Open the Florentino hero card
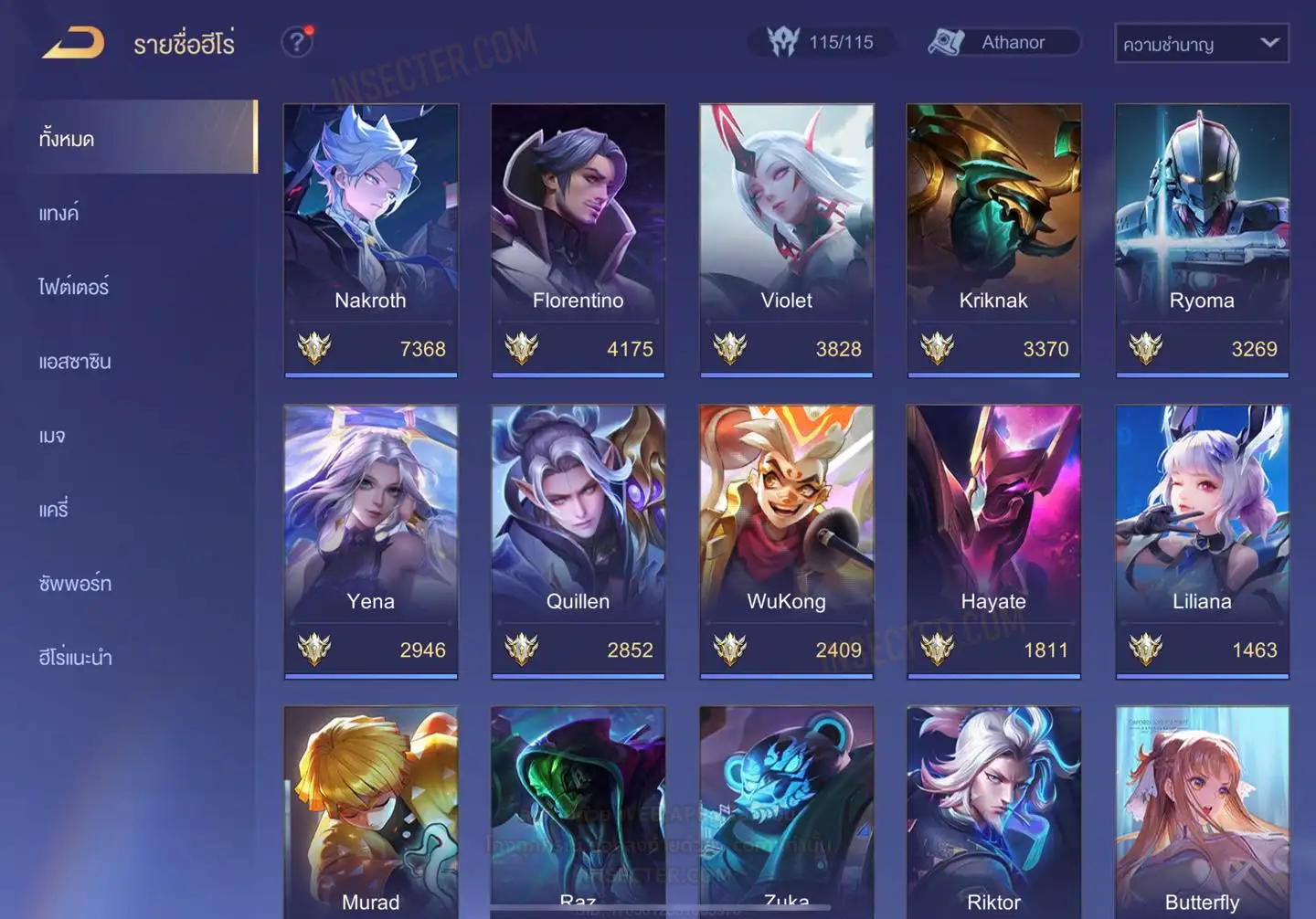 (578, 239)
